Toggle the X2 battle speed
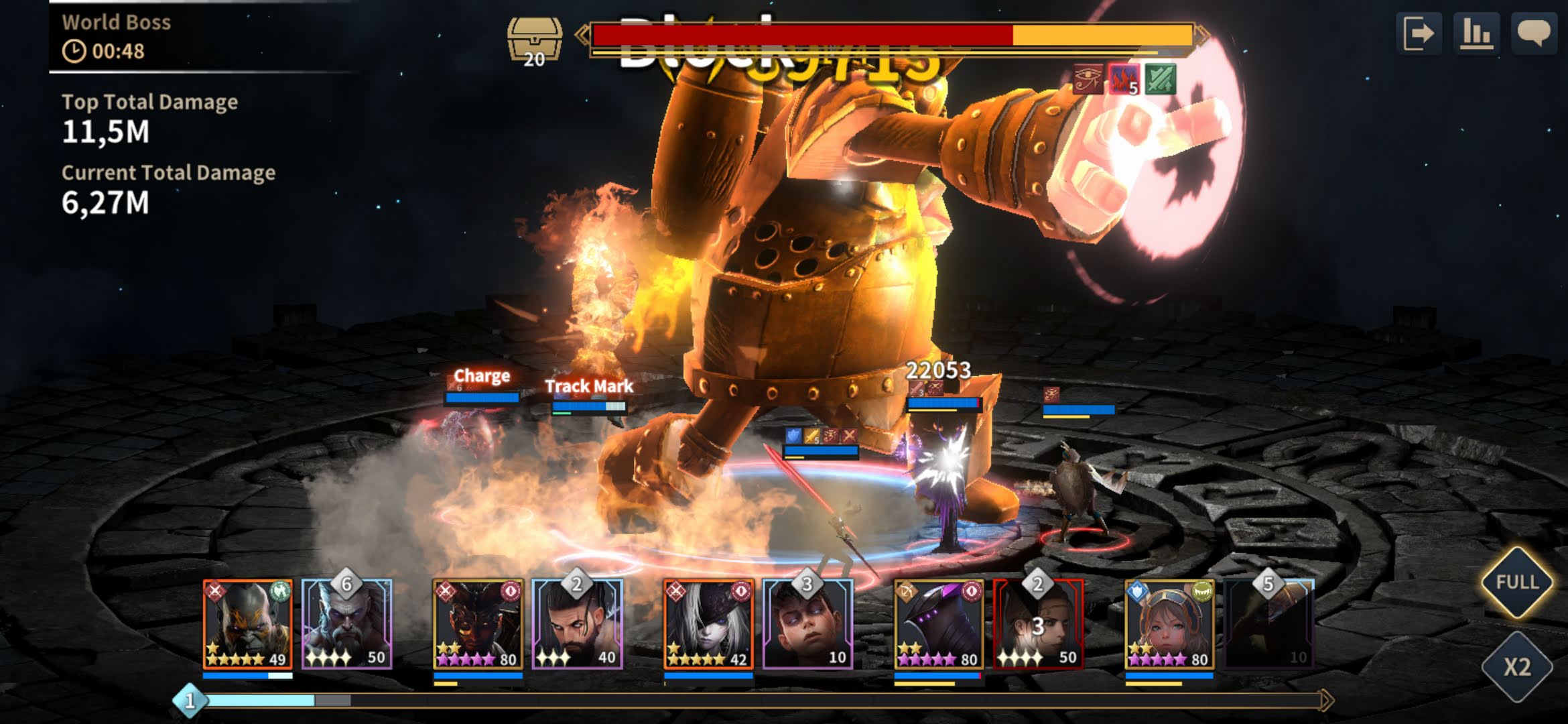The image size is (1568, 724). click(x=1517, y=667)
